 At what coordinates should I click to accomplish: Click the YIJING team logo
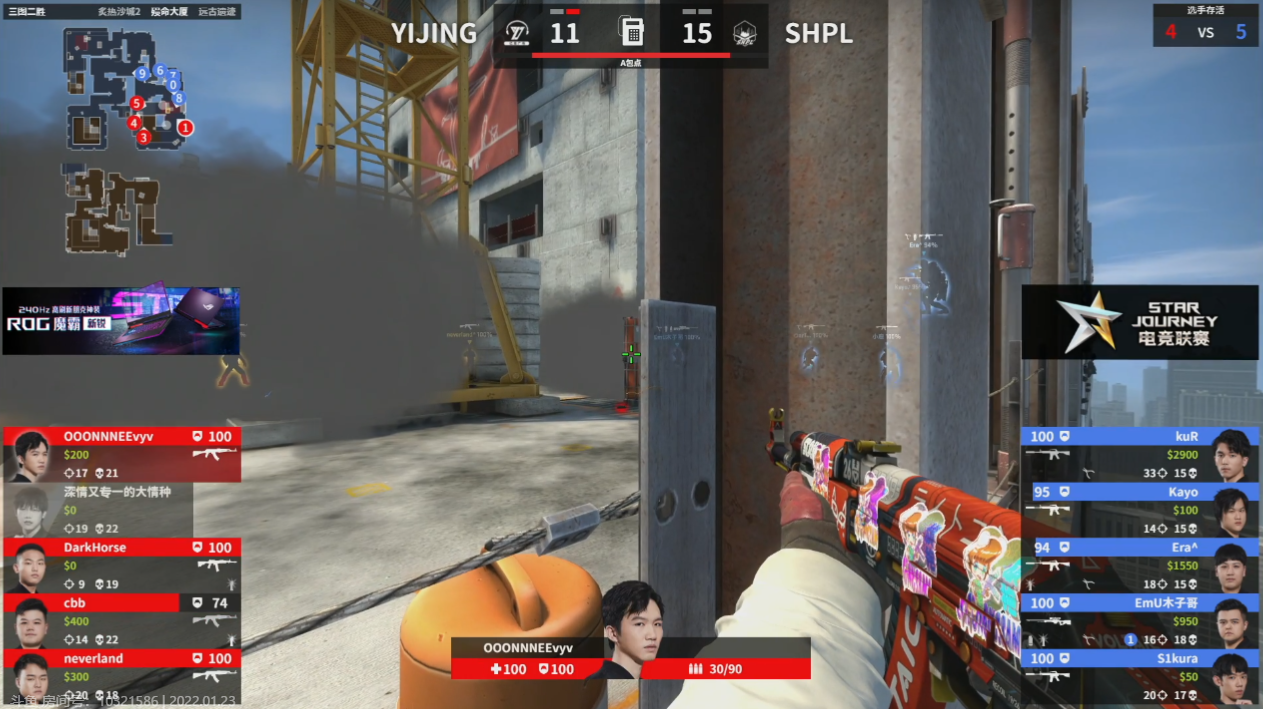518,34
